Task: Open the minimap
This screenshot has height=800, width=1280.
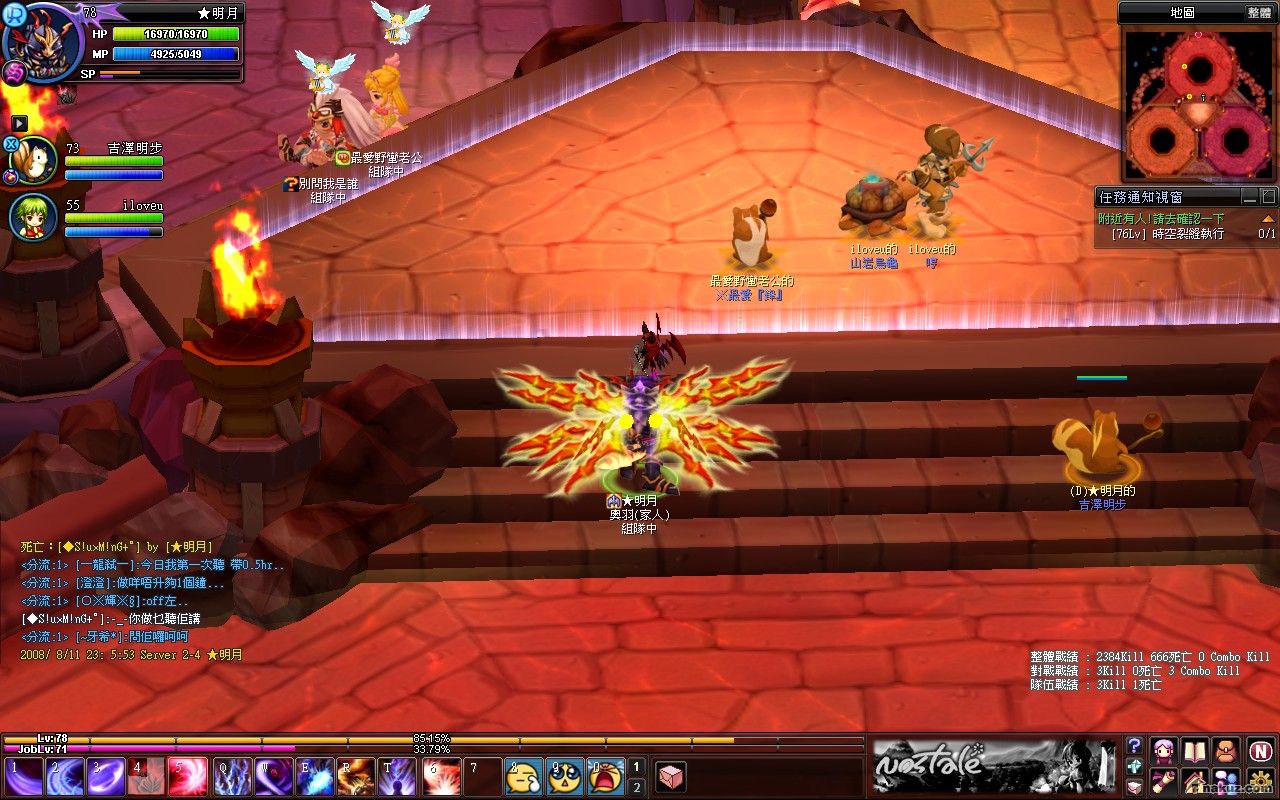Action: (1198, 103)
